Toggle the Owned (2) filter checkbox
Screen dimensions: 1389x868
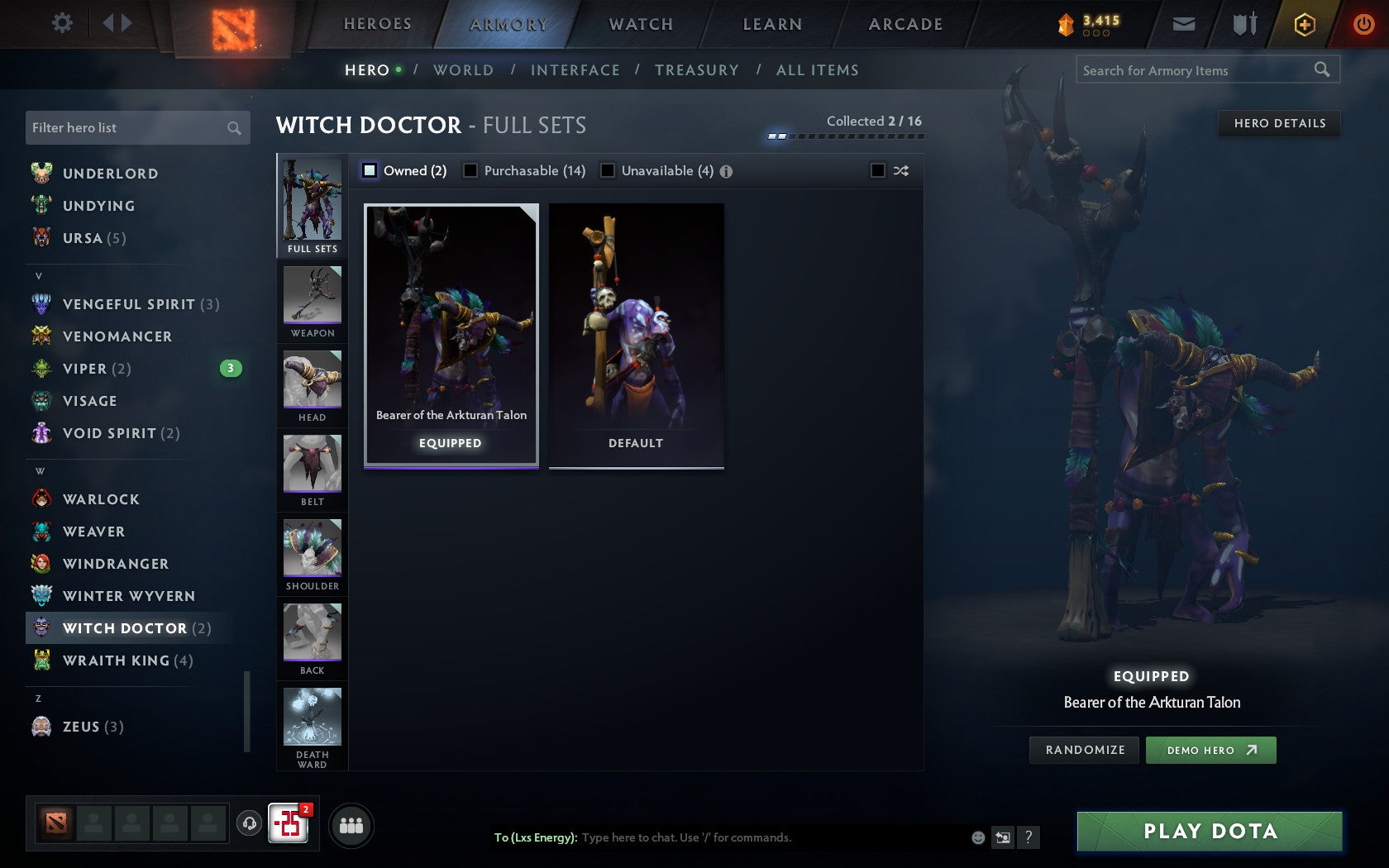369,170
